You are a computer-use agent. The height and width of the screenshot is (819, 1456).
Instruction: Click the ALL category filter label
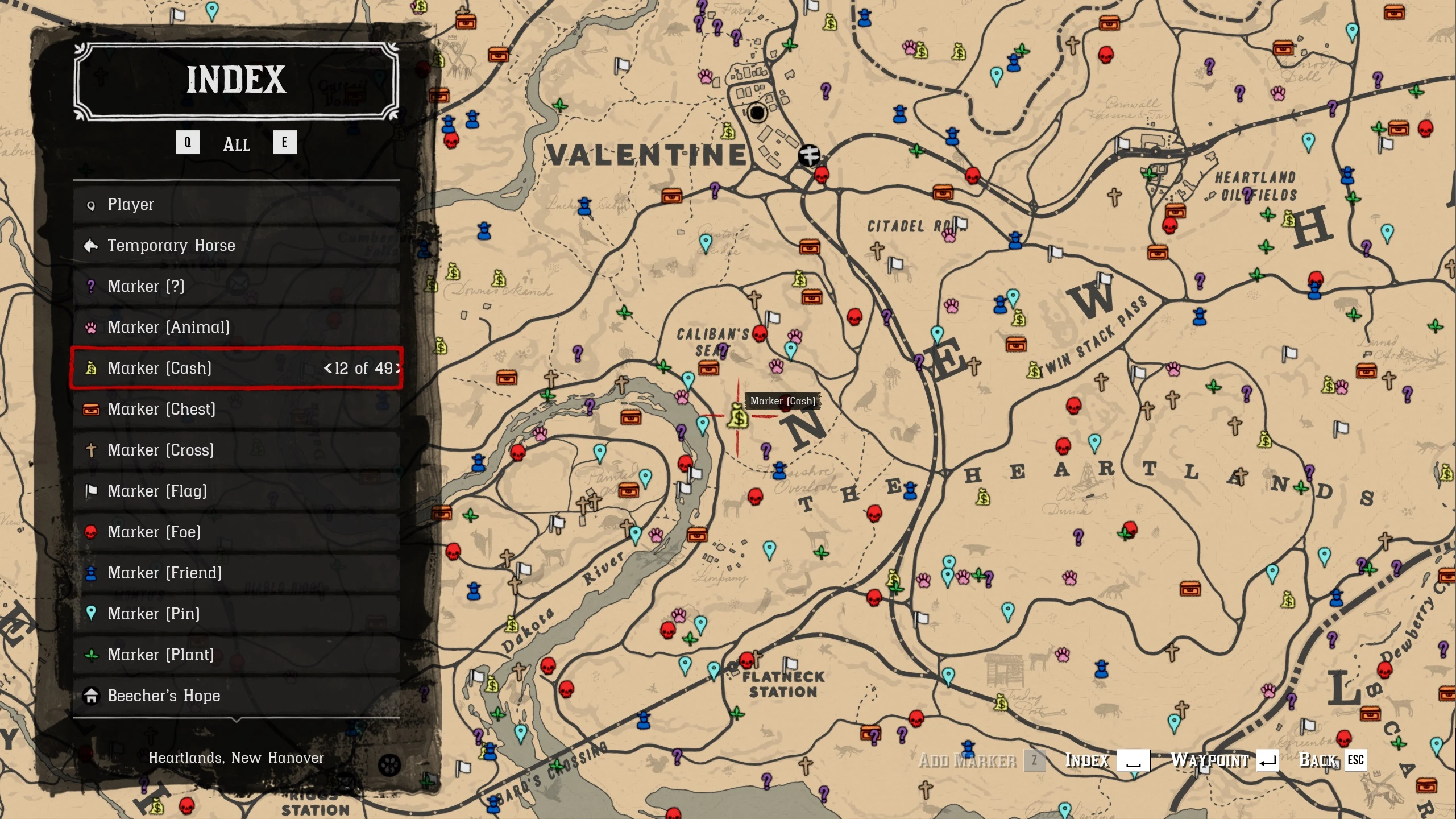[237, 144]
